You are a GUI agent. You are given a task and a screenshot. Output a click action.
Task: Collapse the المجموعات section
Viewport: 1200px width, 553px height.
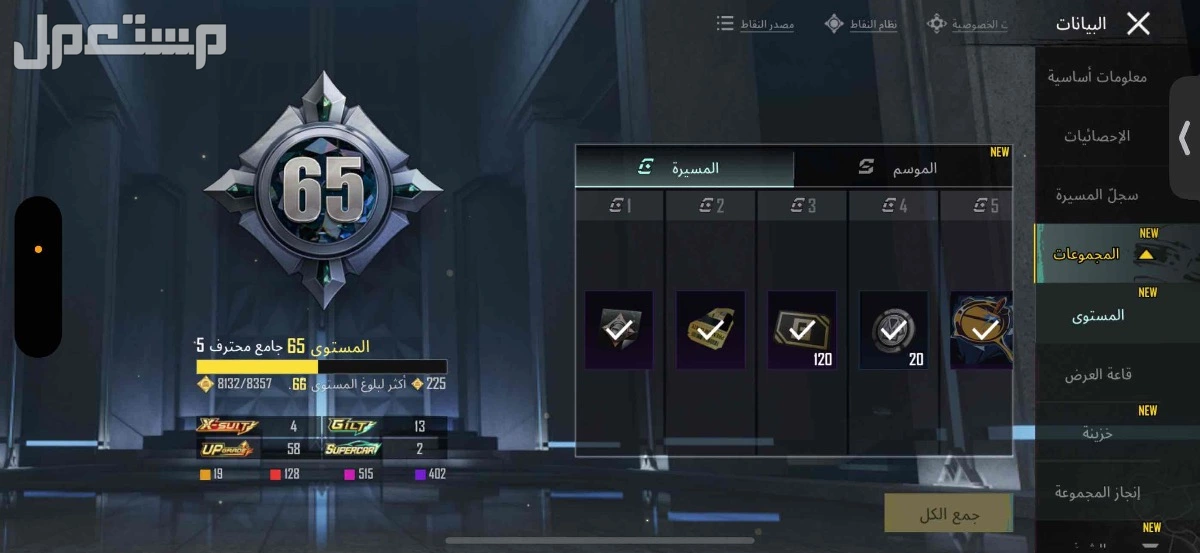pyautogui.click(x=1146, y=255)
